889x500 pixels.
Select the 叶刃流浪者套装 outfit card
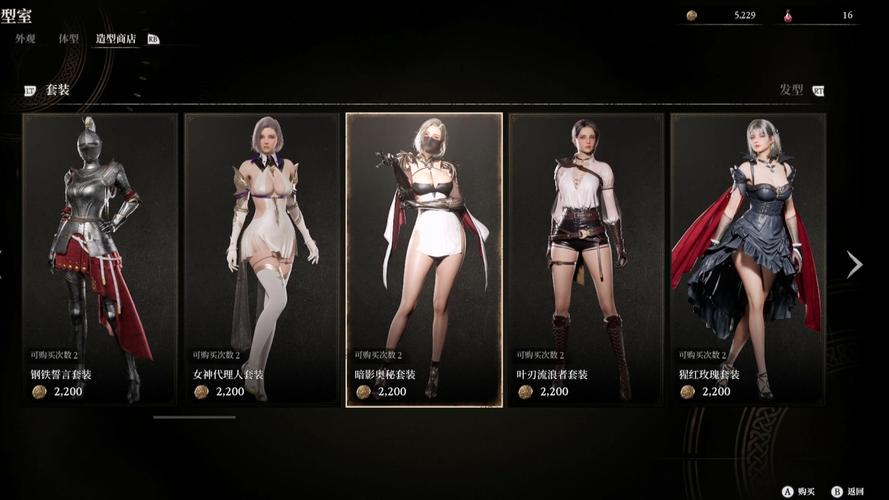point(586,259)
